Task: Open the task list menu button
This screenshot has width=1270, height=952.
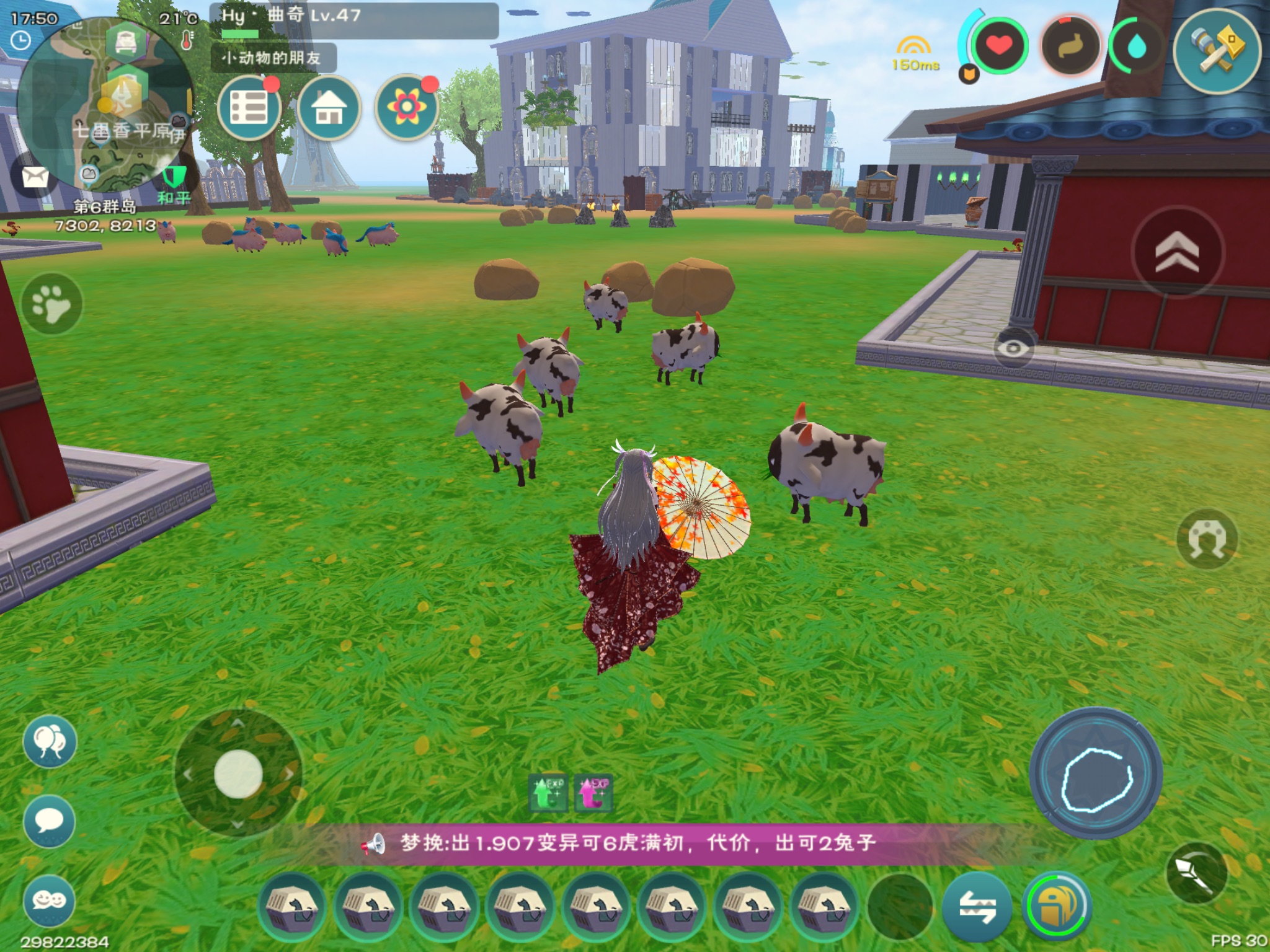Action: [x=249, y=108]
